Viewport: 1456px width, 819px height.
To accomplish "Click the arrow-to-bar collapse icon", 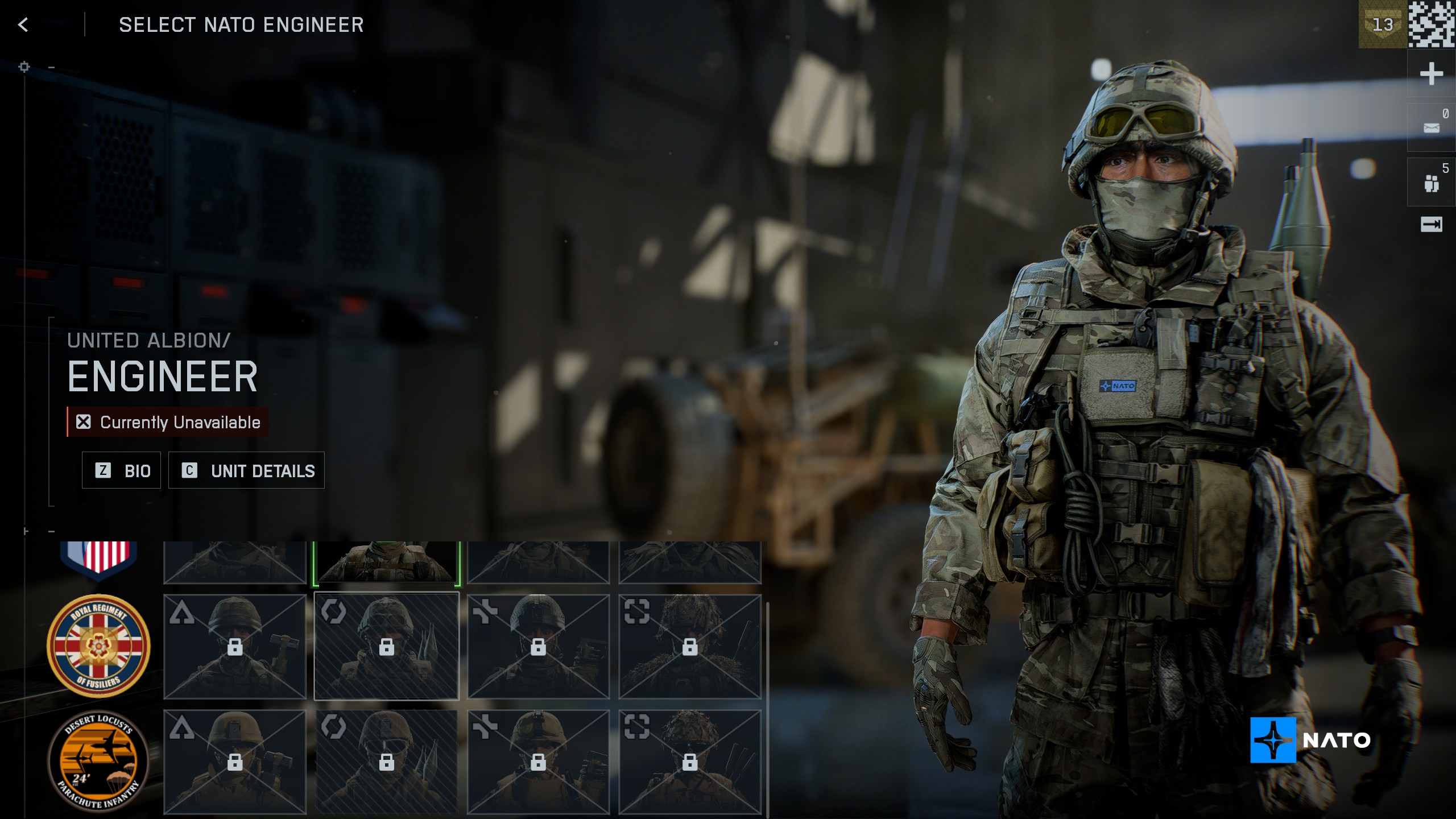I will tap(1431, 225).
